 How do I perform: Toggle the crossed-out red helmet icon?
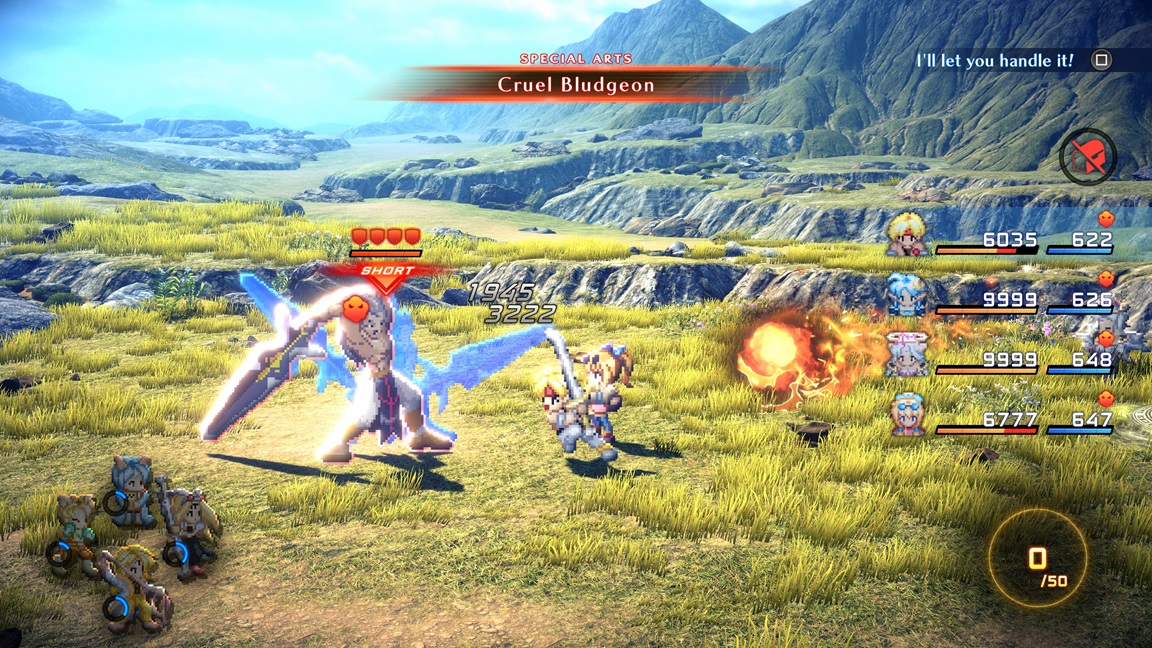[x=1088, y=157]
